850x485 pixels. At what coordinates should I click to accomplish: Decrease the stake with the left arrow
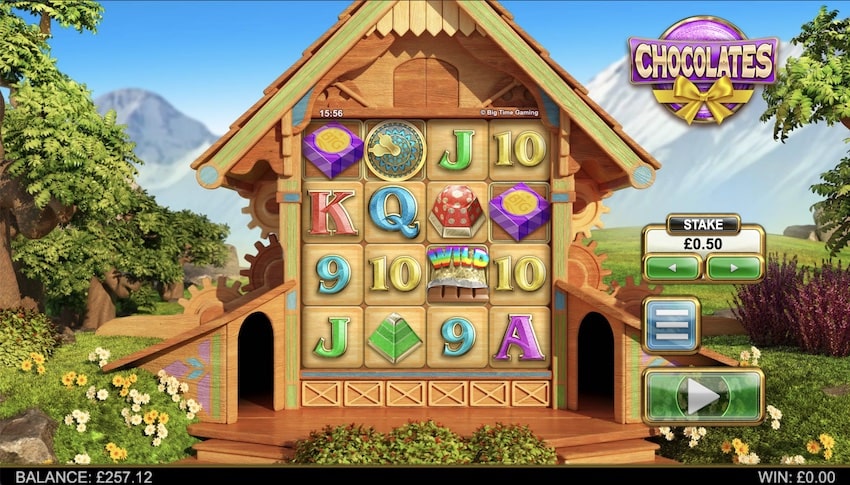(672, 268)
